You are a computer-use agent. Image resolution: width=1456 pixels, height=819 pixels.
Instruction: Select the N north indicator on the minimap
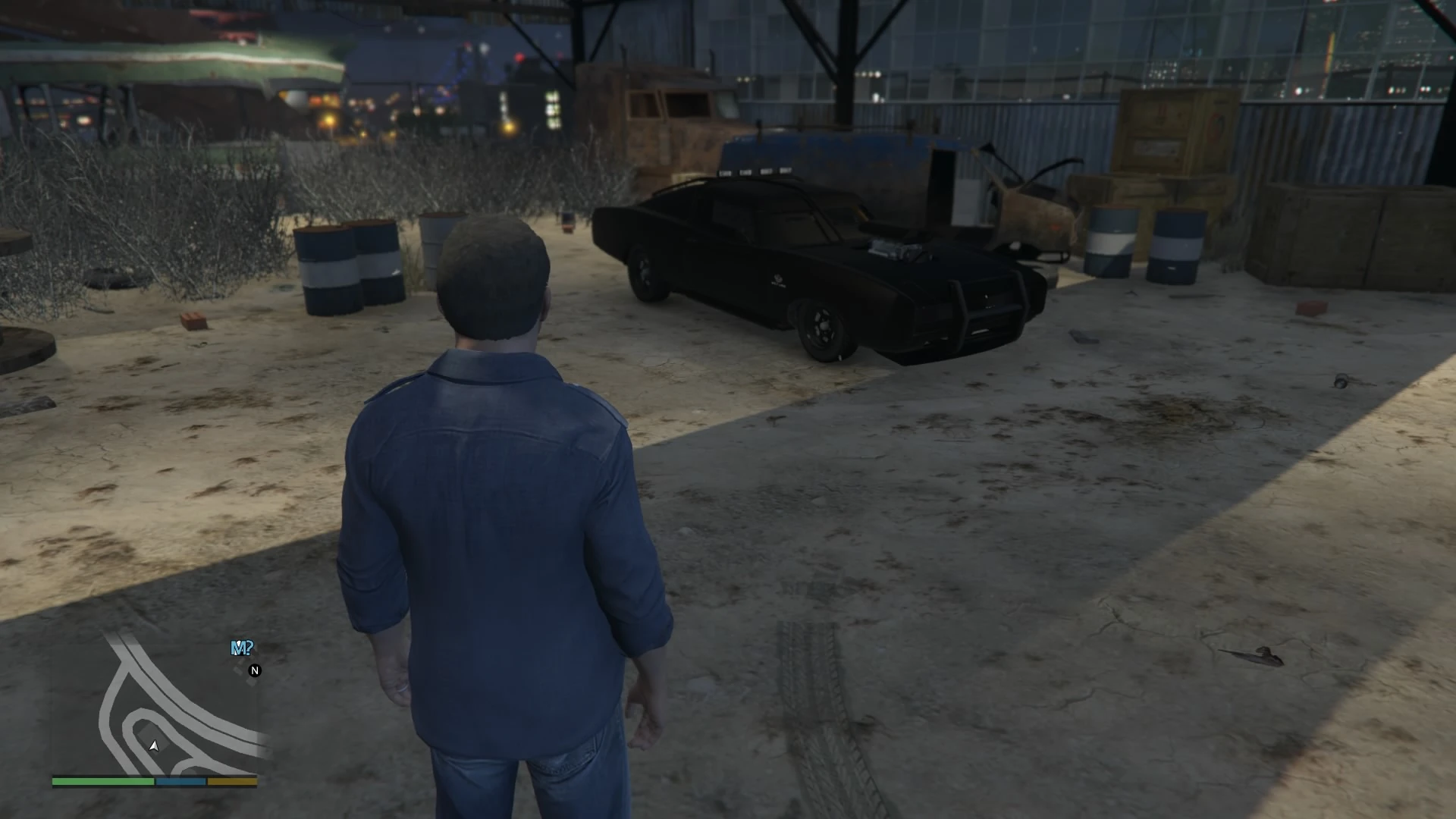256,670
